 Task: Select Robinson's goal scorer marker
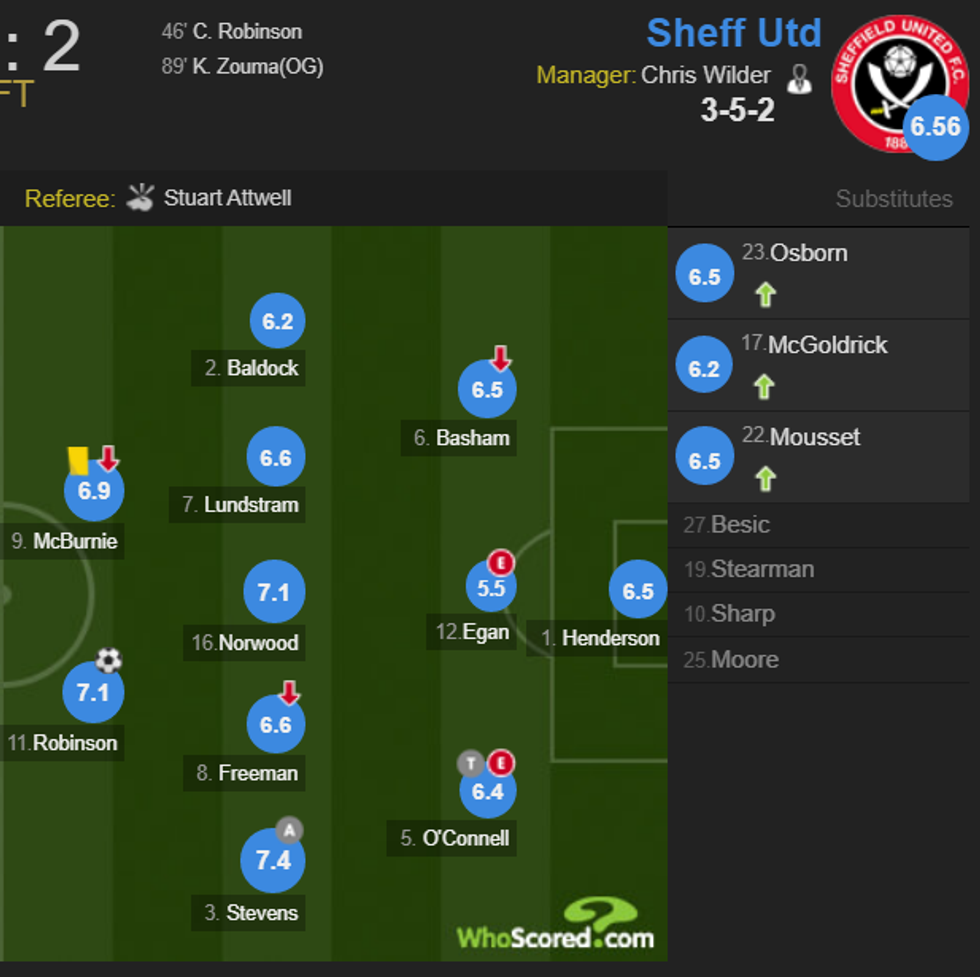[x=93, y=692]
